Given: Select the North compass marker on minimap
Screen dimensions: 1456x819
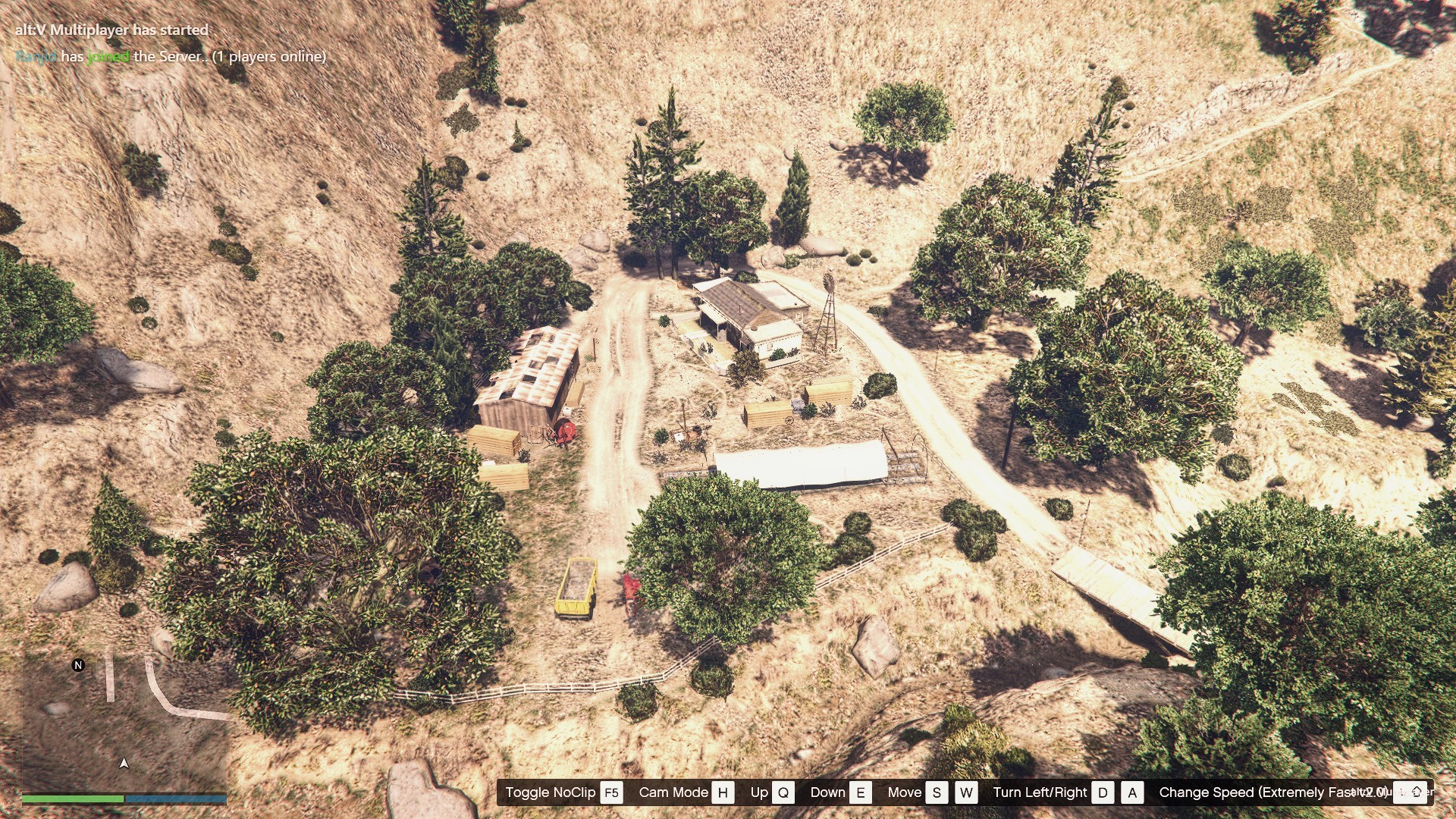Looking at the screenshot, I should (x=78, y=665).
